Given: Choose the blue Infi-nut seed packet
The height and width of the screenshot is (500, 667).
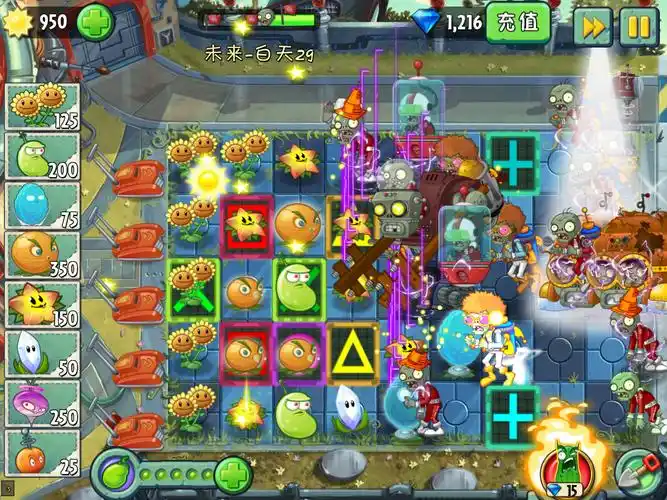Looking at the screenshot, I should tap(42, 205).
